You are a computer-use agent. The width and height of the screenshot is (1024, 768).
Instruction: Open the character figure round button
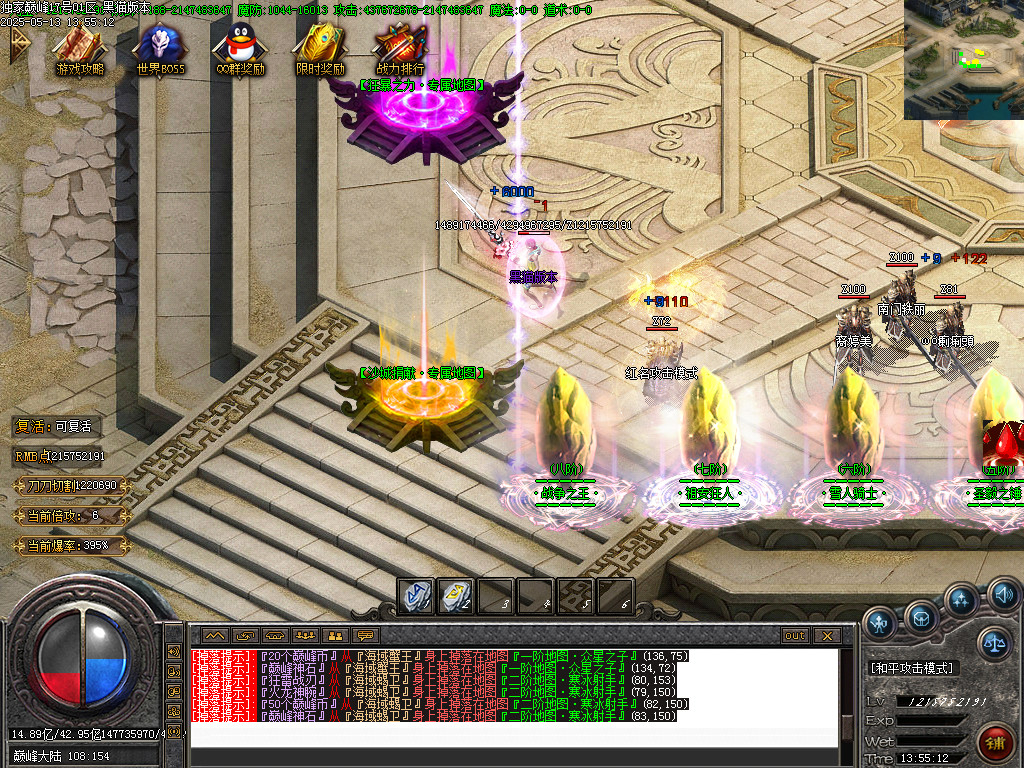[x=879, y=622]
